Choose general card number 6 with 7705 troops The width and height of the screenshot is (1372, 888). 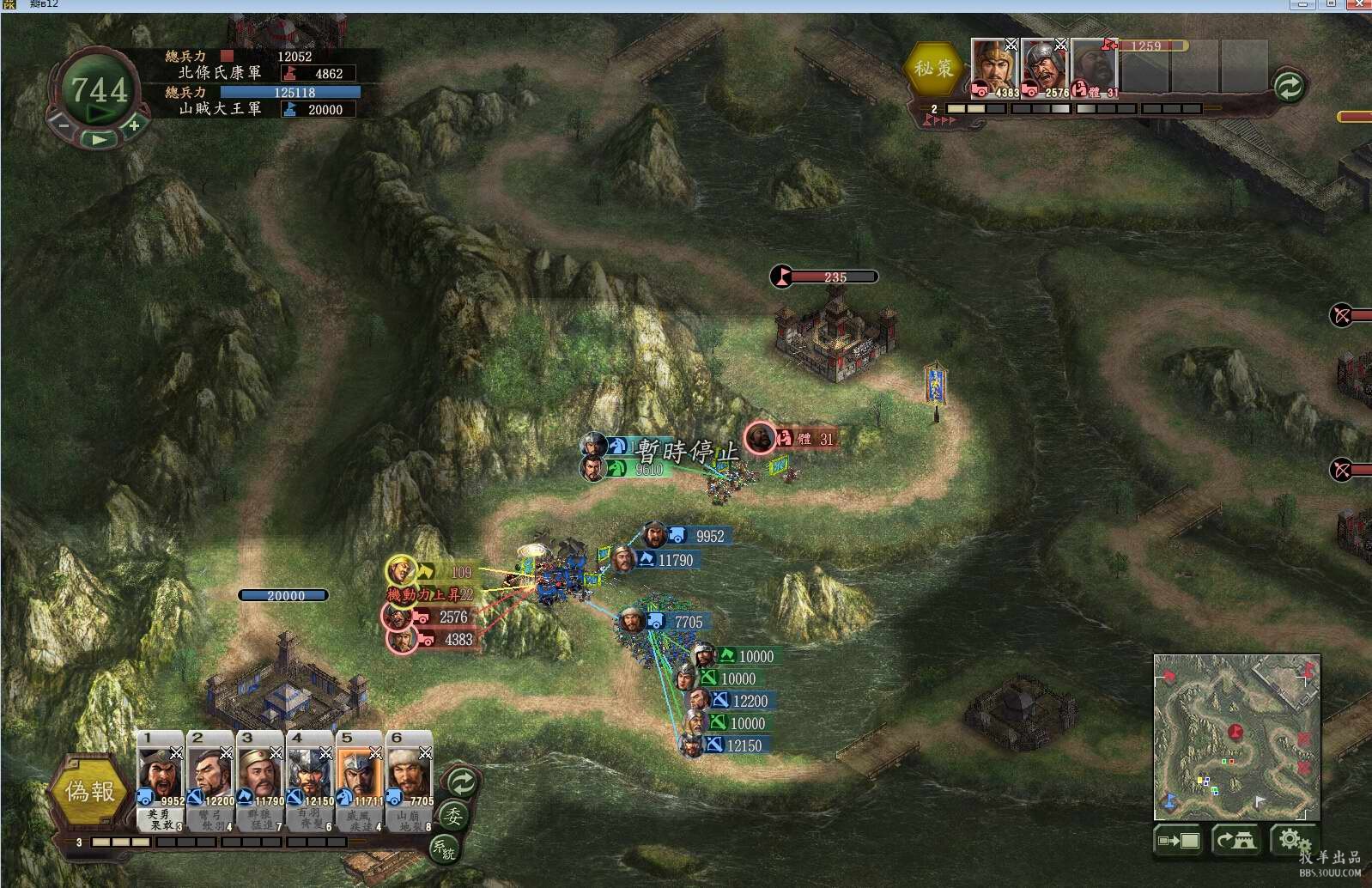[410, 769]
